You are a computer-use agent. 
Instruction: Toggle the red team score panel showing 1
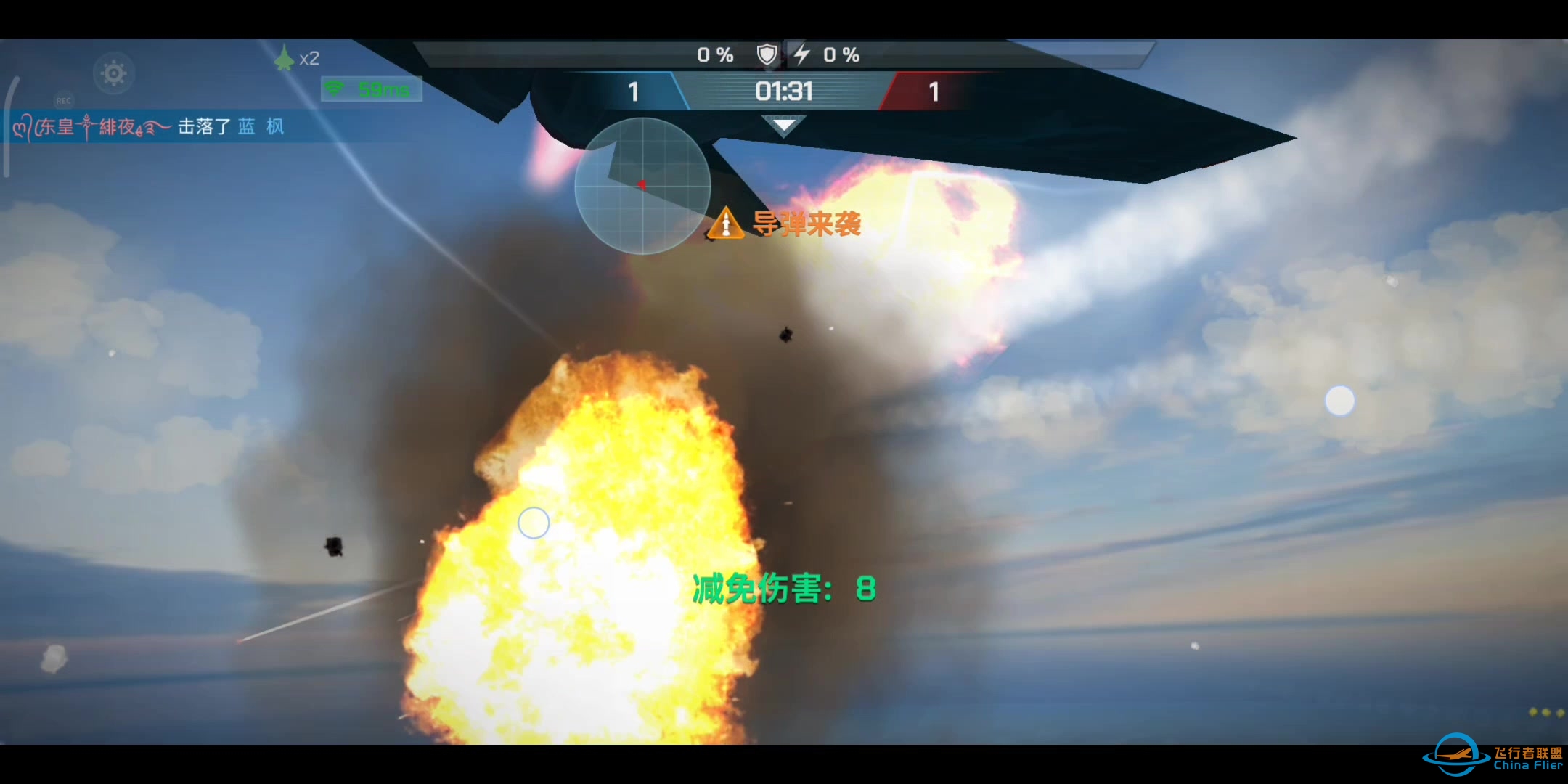coord(934,92)
